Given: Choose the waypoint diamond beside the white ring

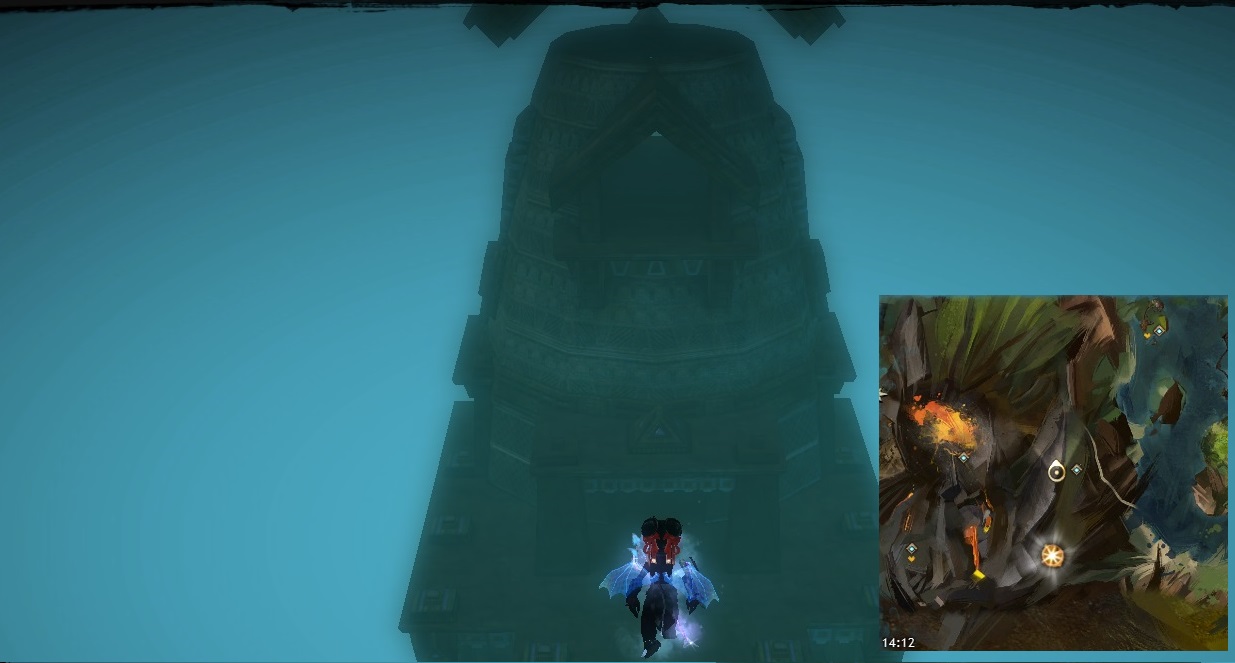Looking at the screenshot, I should point(1077,469).
